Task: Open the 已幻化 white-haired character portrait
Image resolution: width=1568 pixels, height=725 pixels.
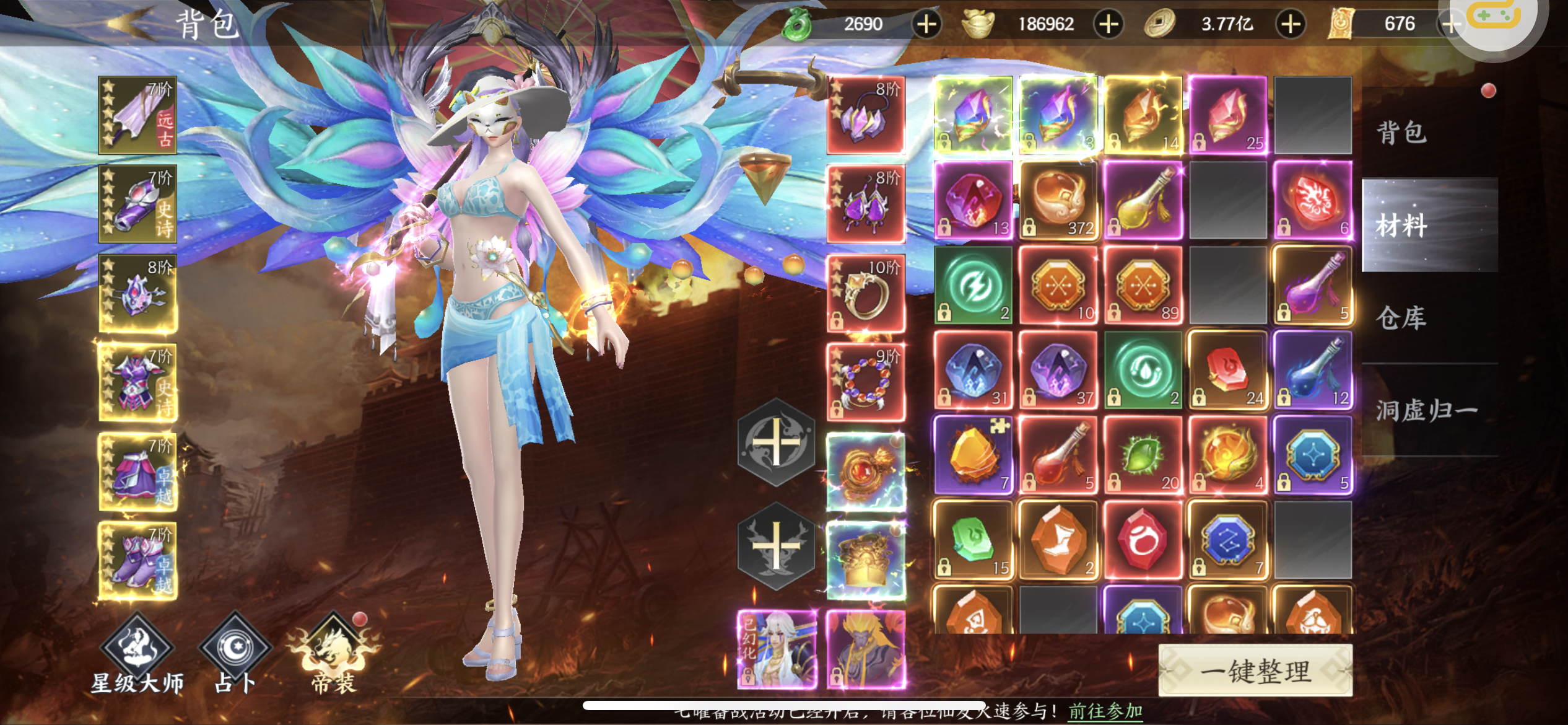Action: pyautogui.click(x=777, y=649)
